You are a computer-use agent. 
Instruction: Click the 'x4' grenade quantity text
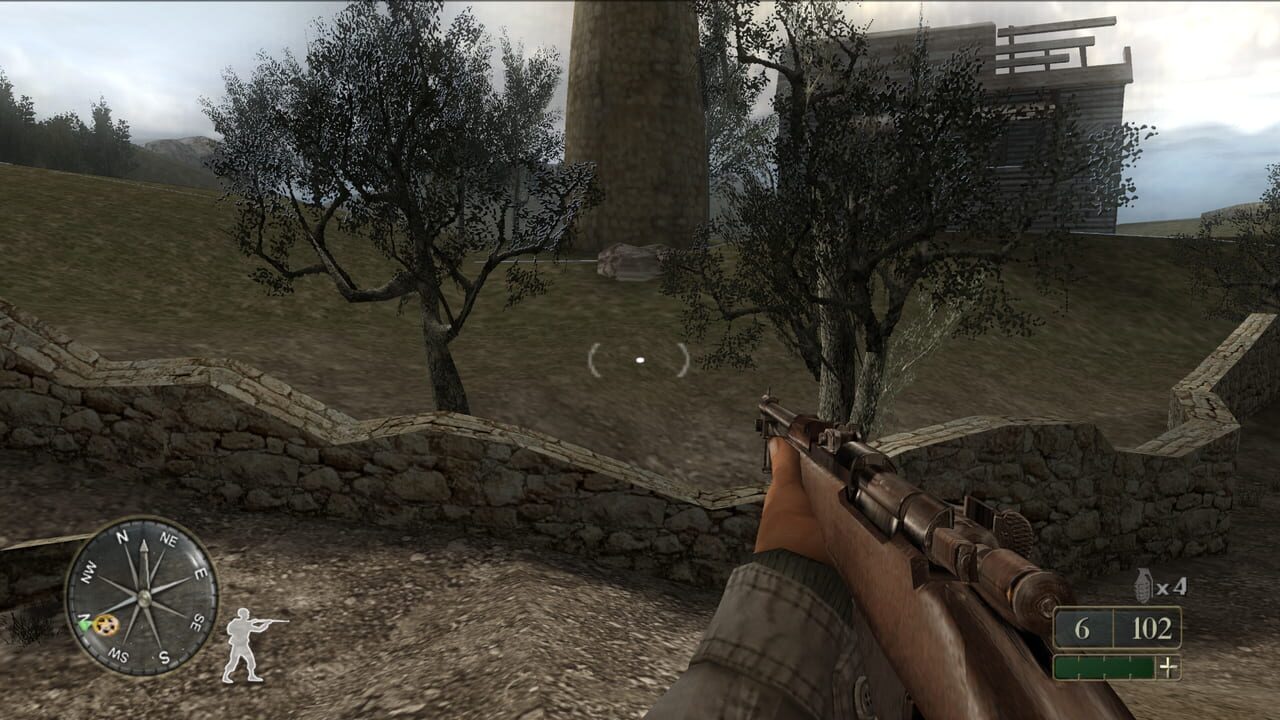pos(1170,587)
